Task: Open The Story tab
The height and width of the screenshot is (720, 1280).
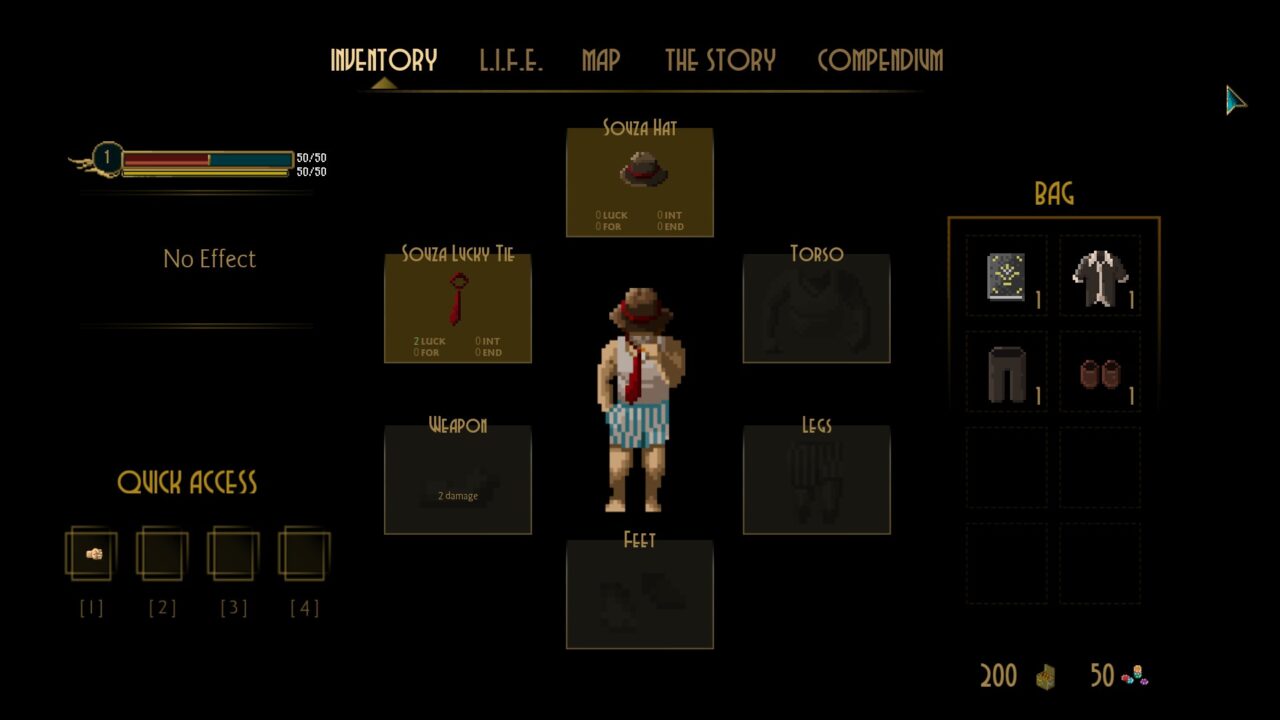Action: coord(720,60)
